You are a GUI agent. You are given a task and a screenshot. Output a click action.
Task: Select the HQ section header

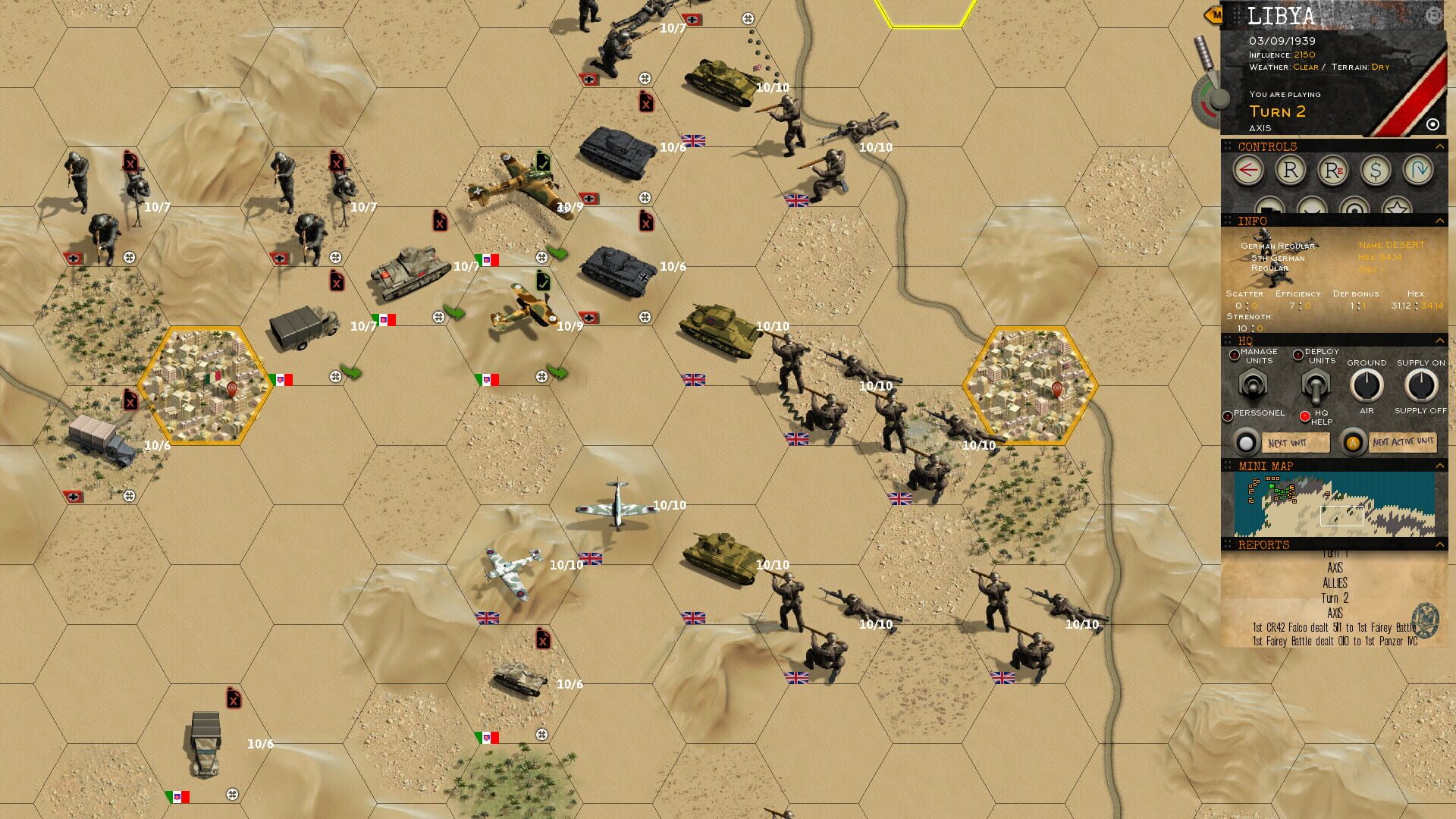[x=1246, y=340]
